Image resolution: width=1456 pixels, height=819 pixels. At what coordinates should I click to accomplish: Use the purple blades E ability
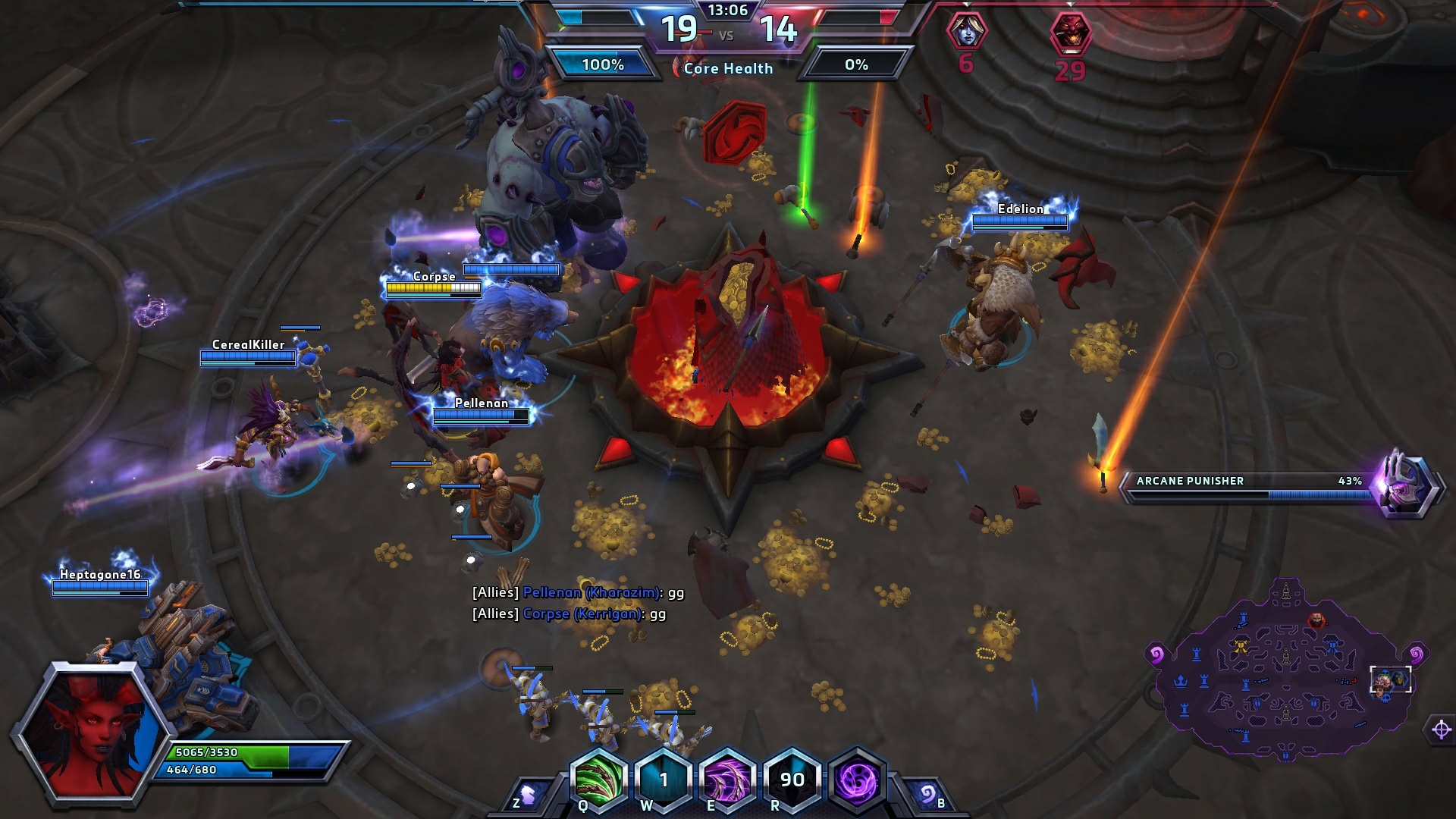click(x=728, y=780)
